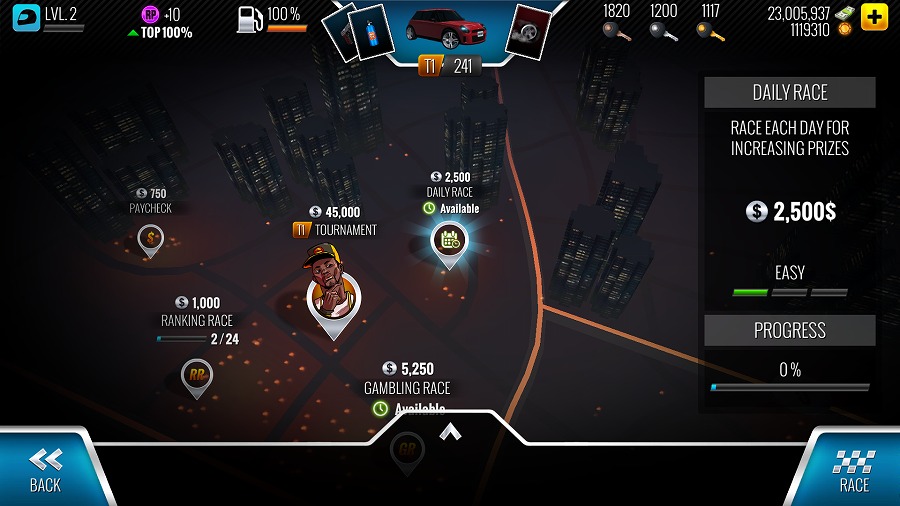Open the RP ranking points badge

click(x=151, y=14)
